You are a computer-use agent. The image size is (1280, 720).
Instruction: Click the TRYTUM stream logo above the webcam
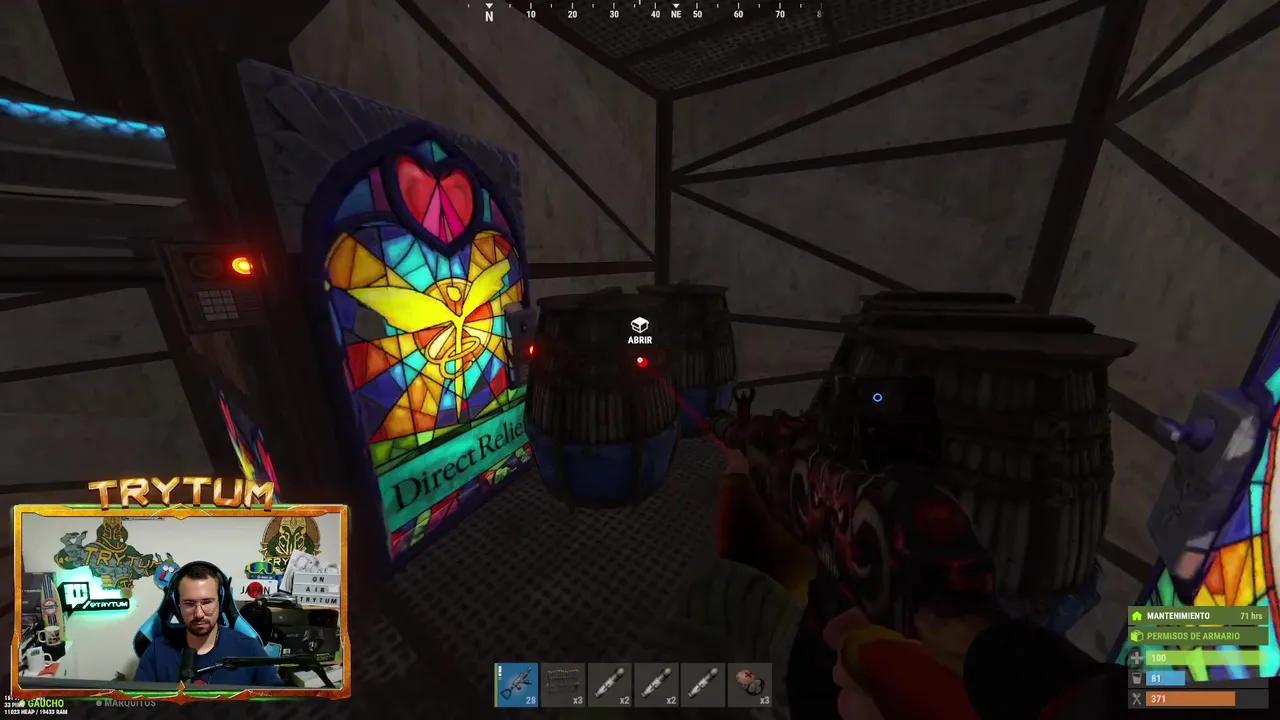click(x=181, y=492)
